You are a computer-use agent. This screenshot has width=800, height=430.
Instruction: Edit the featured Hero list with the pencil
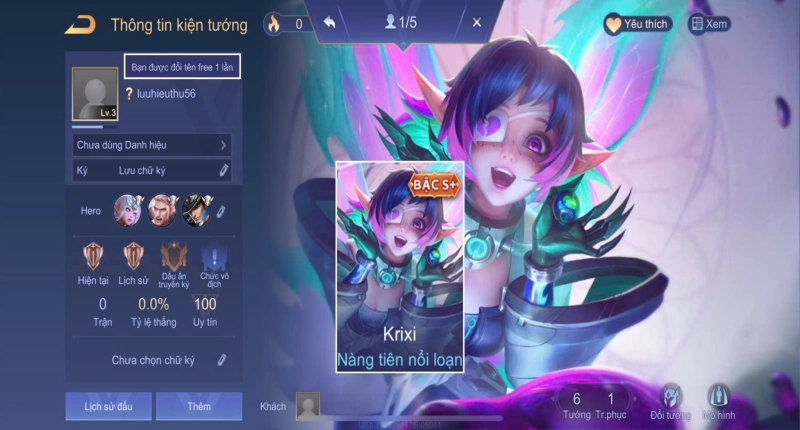click(221, 211)
